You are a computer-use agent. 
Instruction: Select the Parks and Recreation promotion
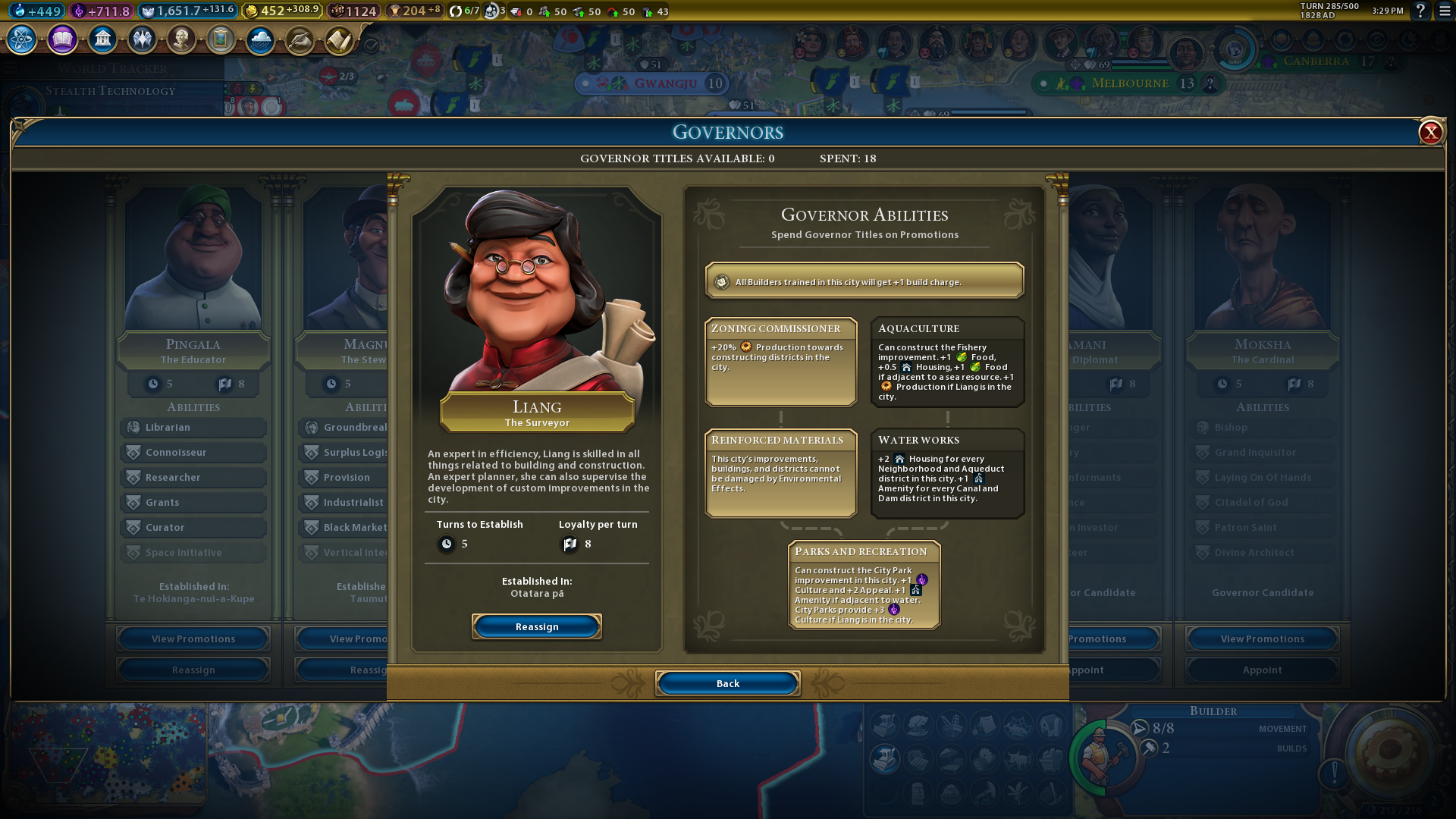(x=864, y=585)
